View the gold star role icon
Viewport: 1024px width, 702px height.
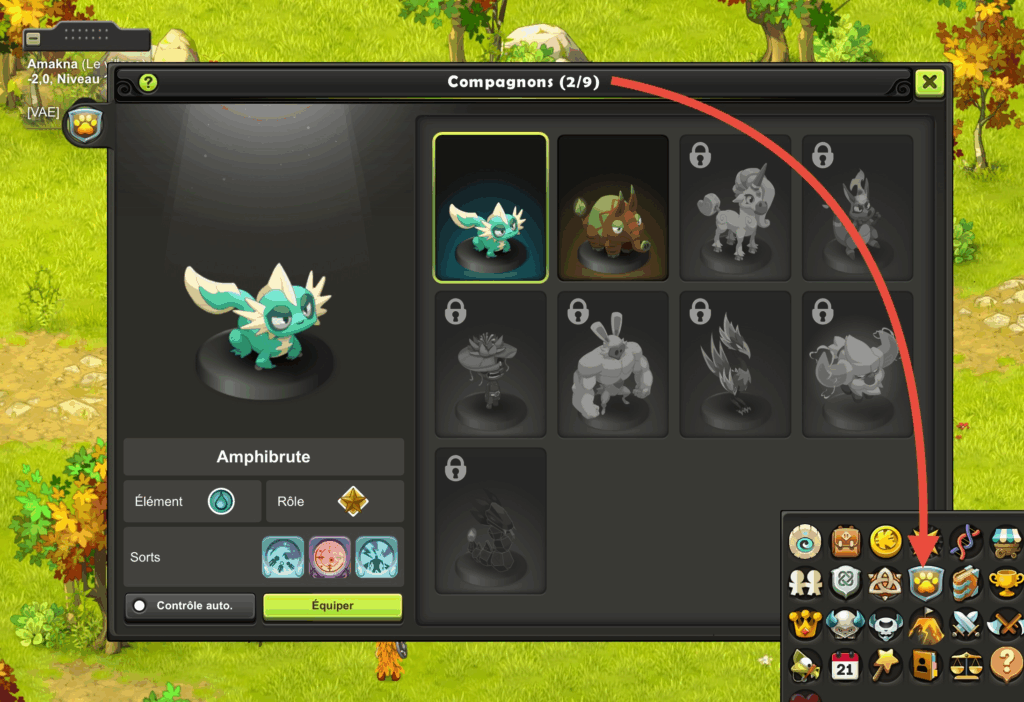pos(353,501)
